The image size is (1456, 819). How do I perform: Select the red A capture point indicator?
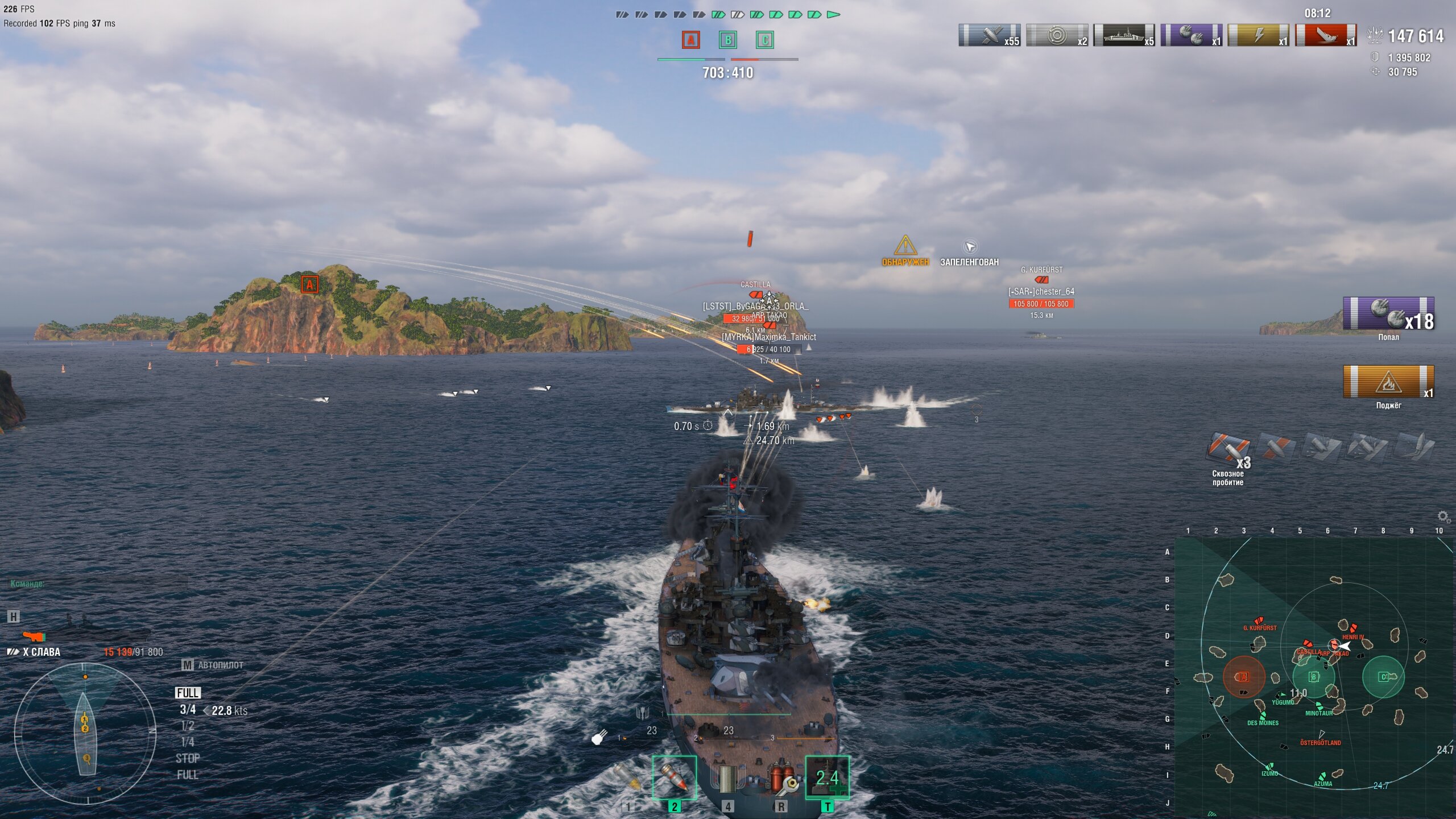click(x=691, y=40)
